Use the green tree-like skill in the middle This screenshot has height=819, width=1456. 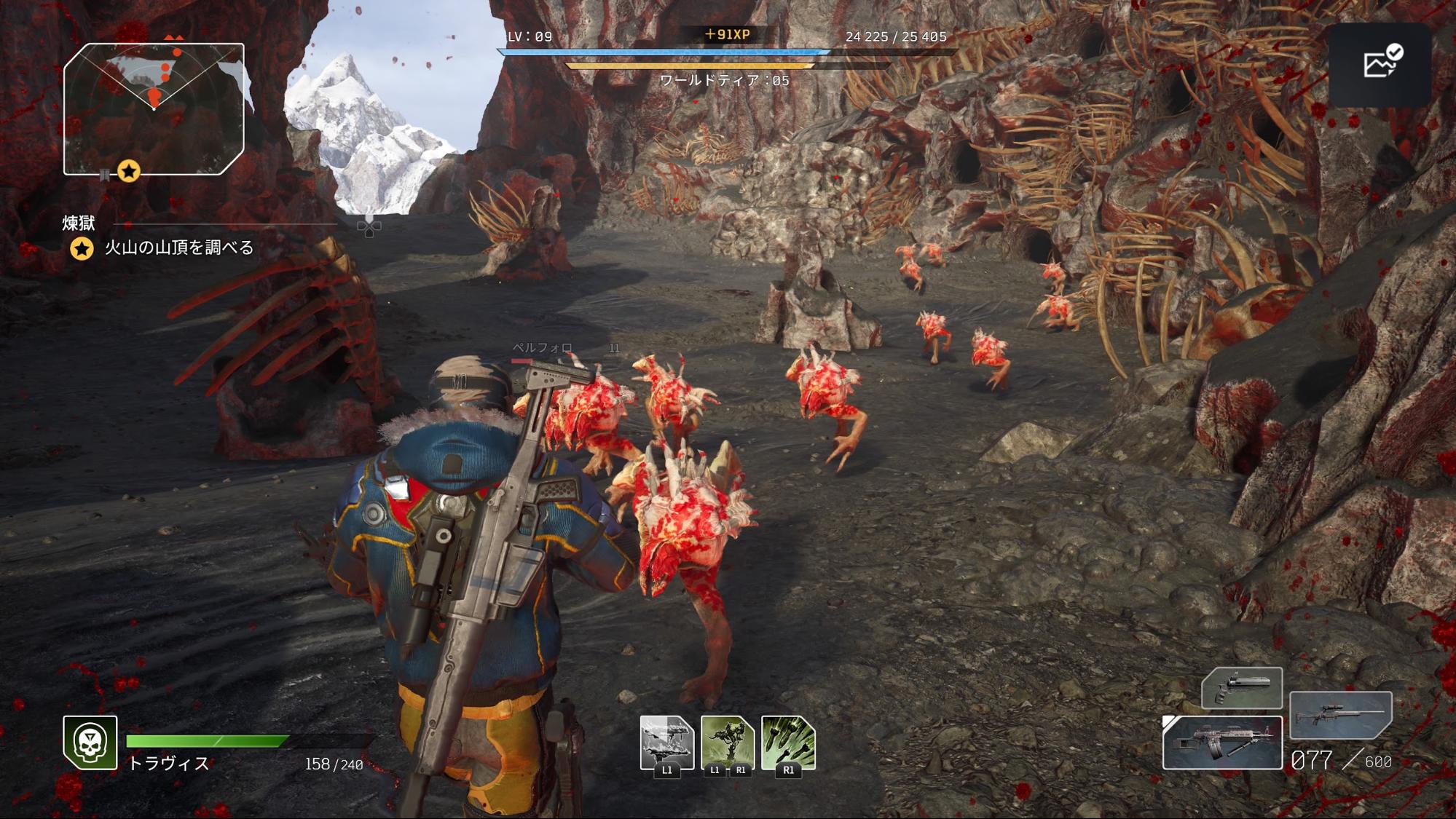727,742
